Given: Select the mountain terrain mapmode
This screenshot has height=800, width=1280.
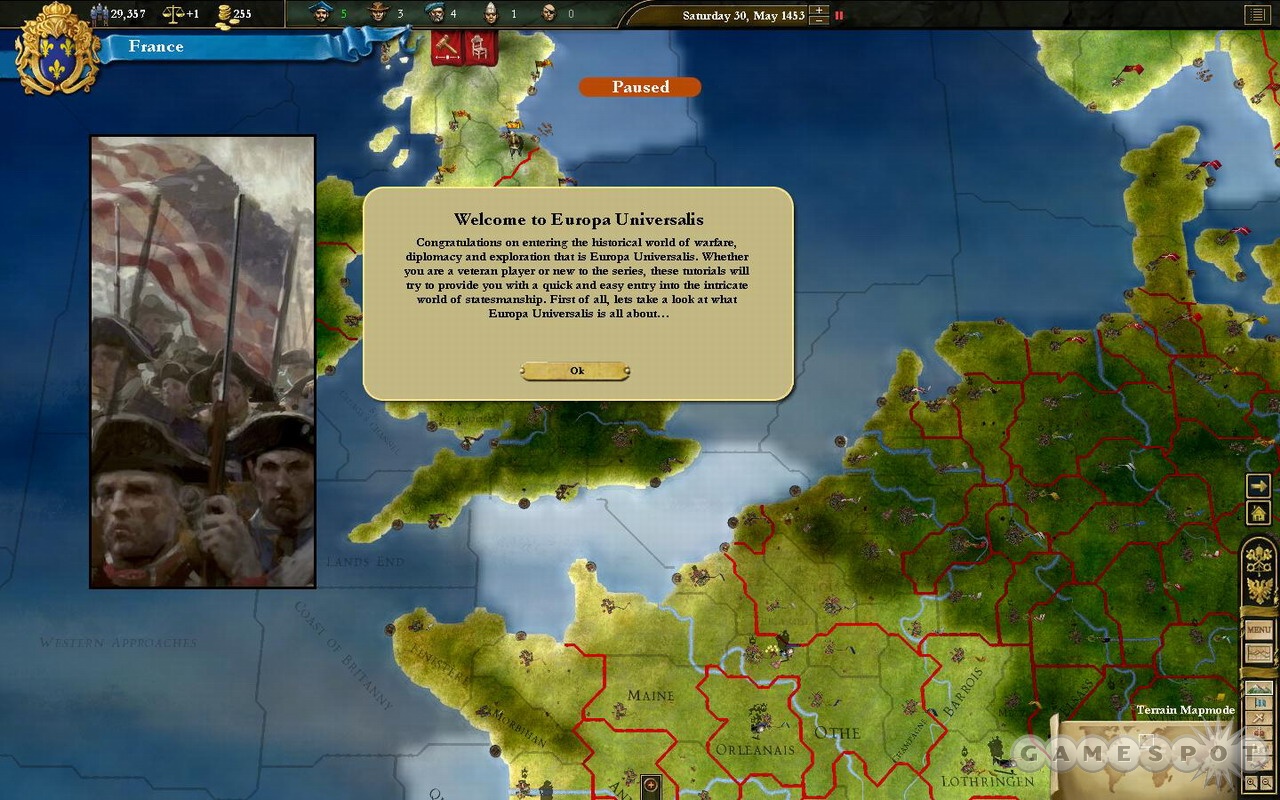Looking at the screenshot, I should [x=1258, y=688].
